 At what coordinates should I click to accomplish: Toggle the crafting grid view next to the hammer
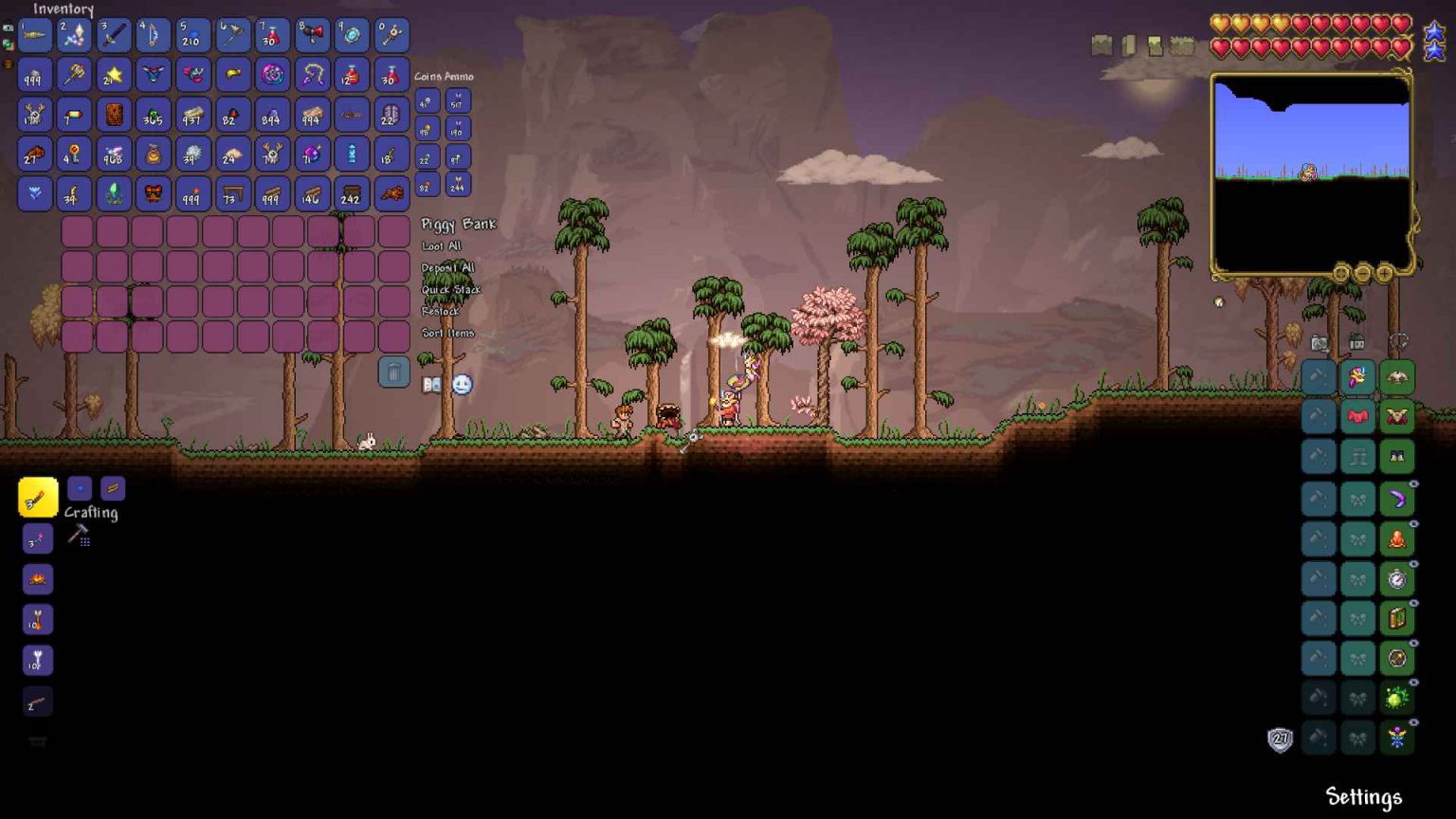(x=86, y=542)
